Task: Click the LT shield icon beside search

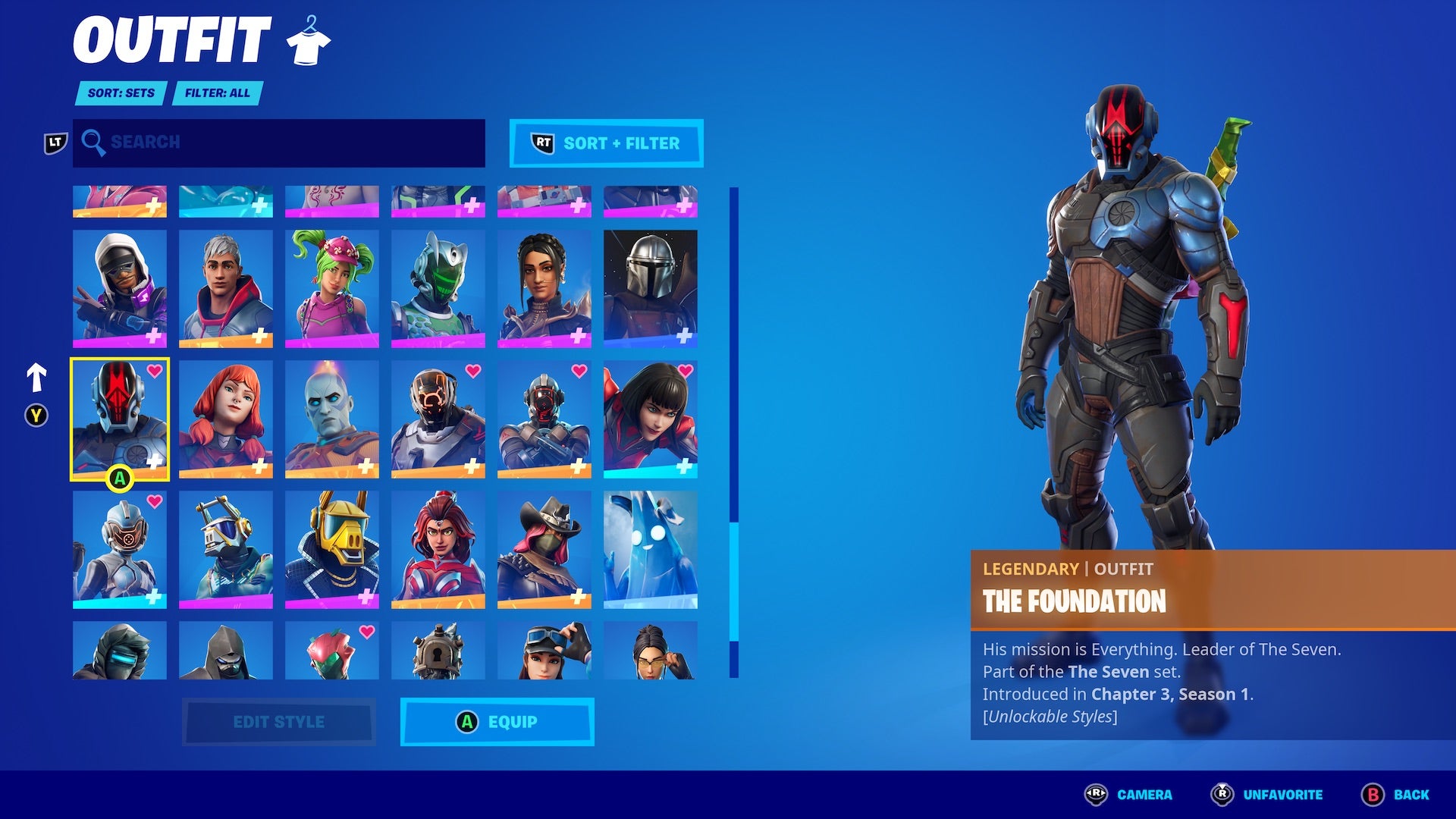Action: click(55, 140)
